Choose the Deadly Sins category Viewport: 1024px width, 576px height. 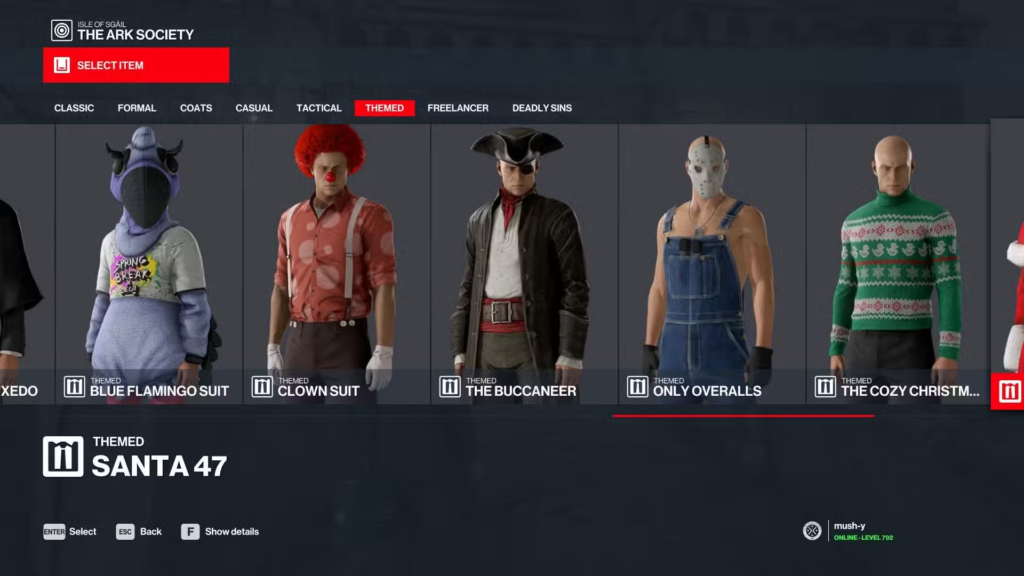click(542, 108)
